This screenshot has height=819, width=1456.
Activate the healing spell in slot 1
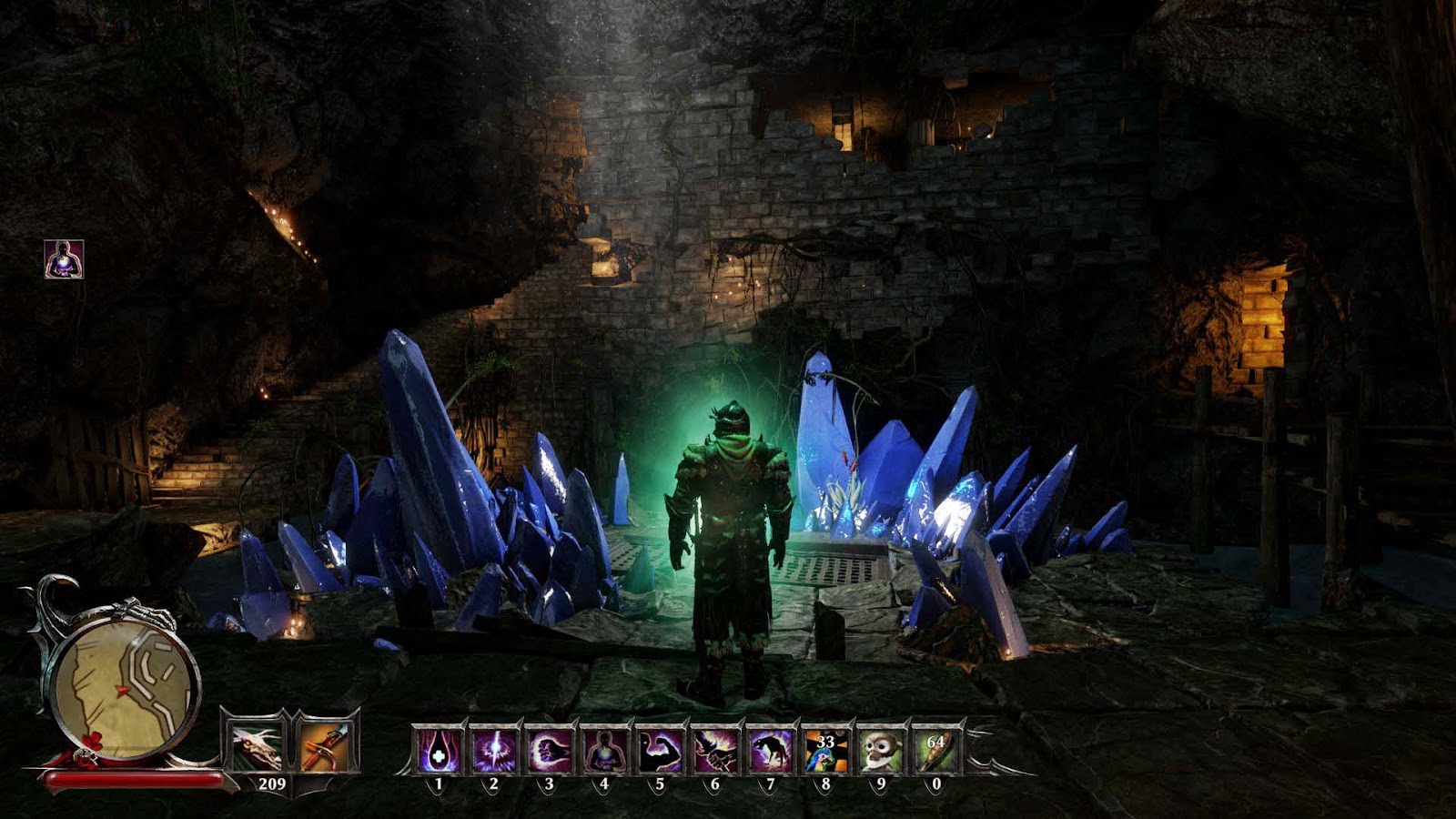coord(440,751)
